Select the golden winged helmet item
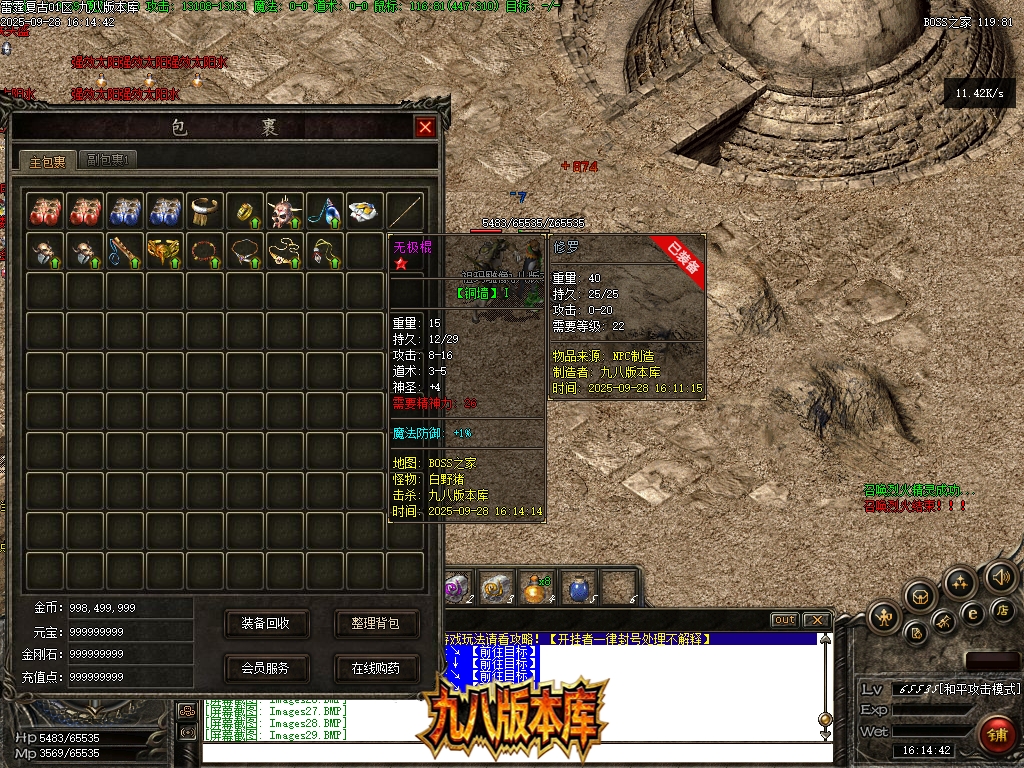This screenshot has width=1024, height=768. click(x=165, y=251)
